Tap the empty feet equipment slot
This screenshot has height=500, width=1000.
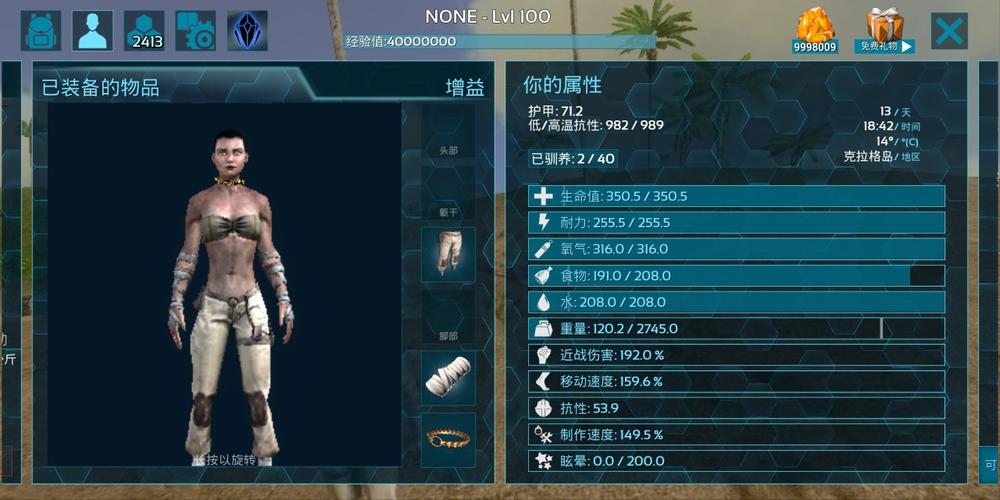pyautogui.click(x=447, y=316)
